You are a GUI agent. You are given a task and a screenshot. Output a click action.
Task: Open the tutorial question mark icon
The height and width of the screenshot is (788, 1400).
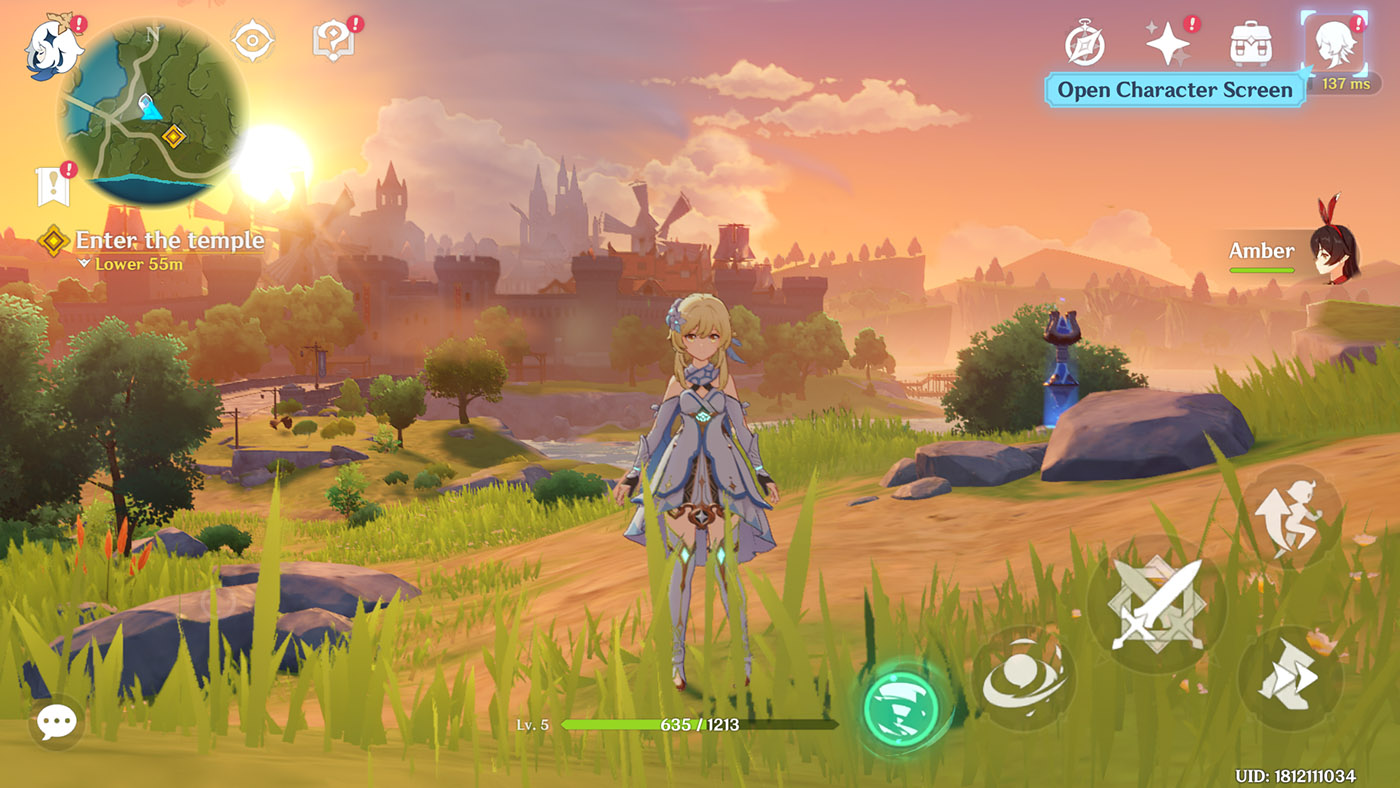click(332, 42)
